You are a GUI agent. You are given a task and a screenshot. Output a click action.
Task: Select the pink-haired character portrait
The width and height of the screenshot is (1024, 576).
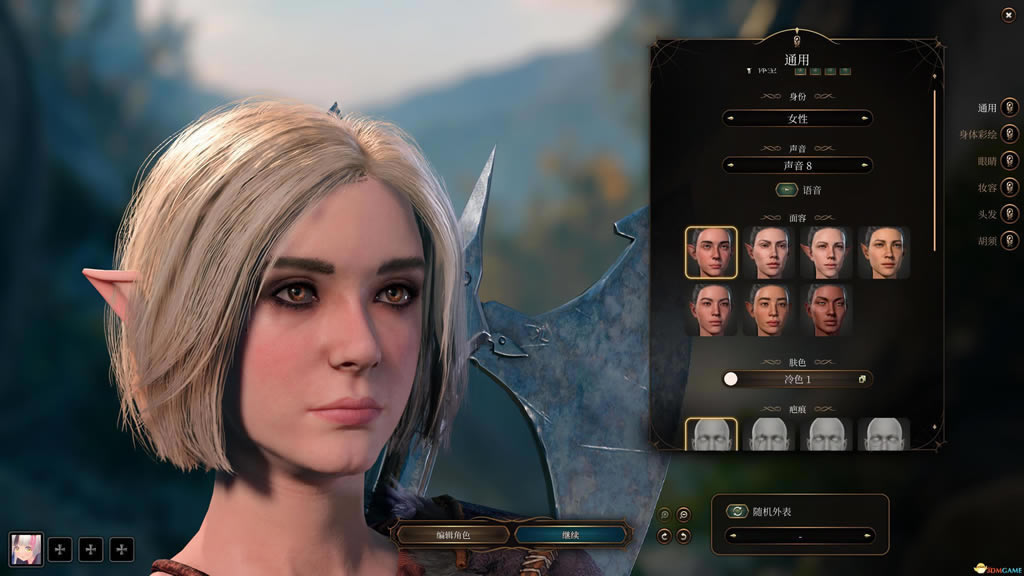tap(26, 549)
